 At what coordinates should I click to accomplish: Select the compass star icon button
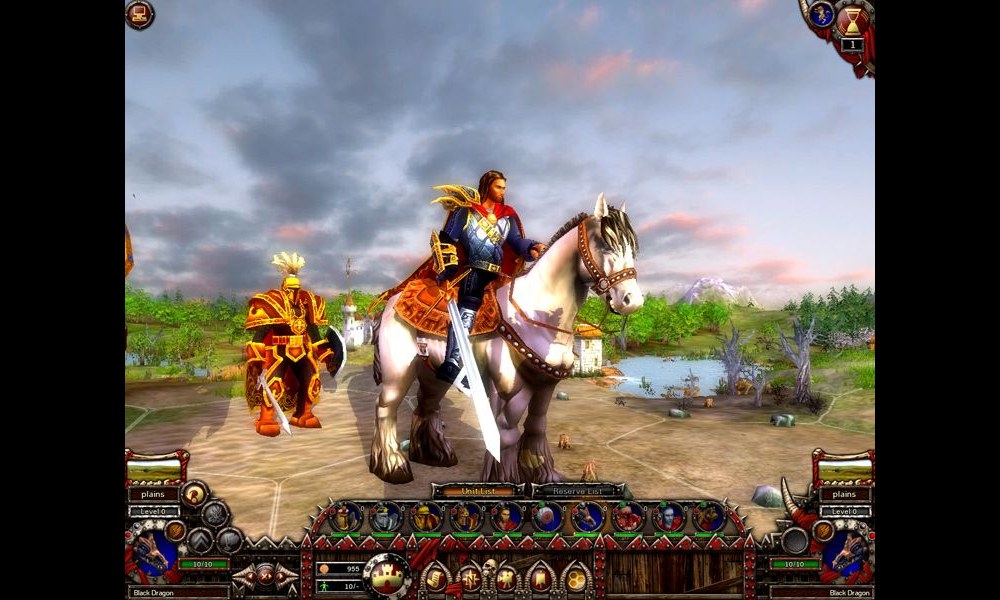click(x=471, y=578)
